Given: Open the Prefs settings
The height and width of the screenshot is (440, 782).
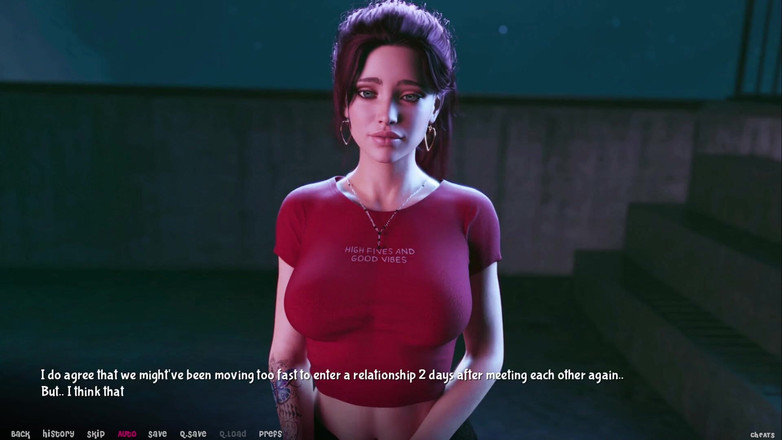Looking at the screenshot, I should pyautogui.click(x=270, y=434).
